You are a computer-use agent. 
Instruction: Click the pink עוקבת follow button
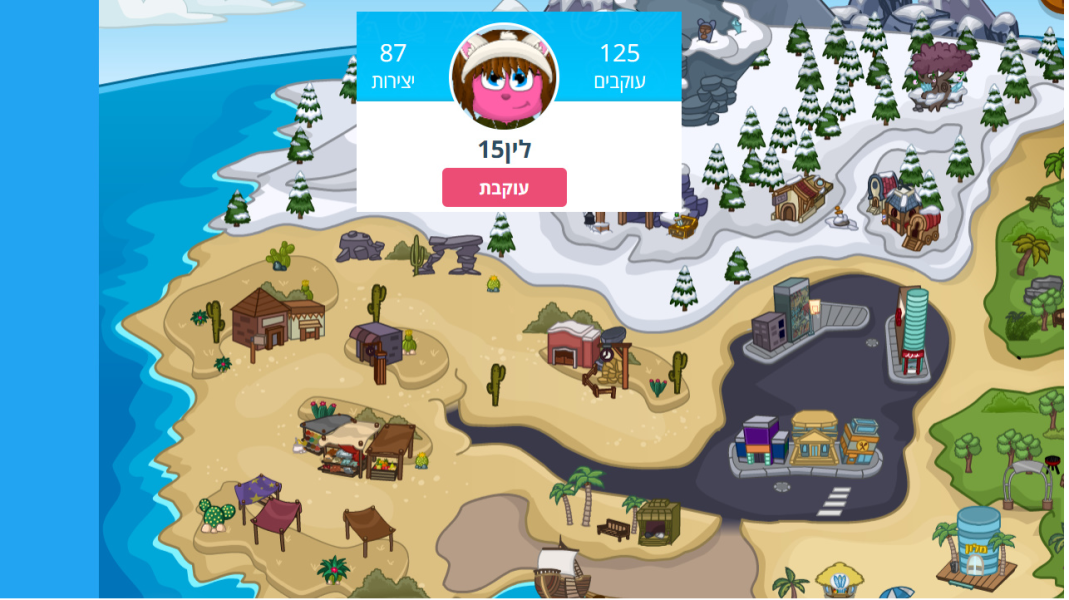pos(504,188)
